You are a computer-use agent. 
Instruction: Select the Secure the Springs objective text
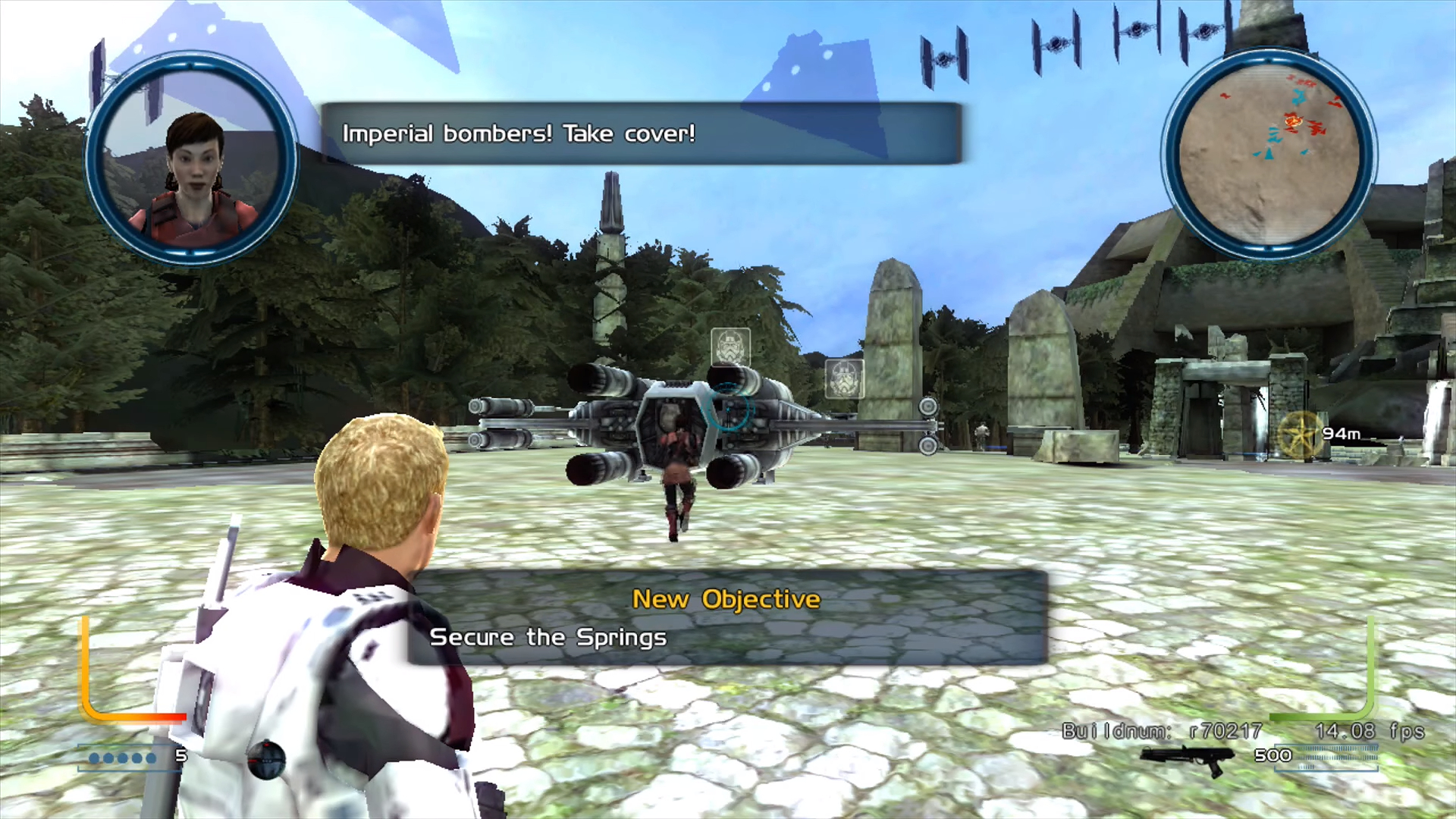[548, 637]
